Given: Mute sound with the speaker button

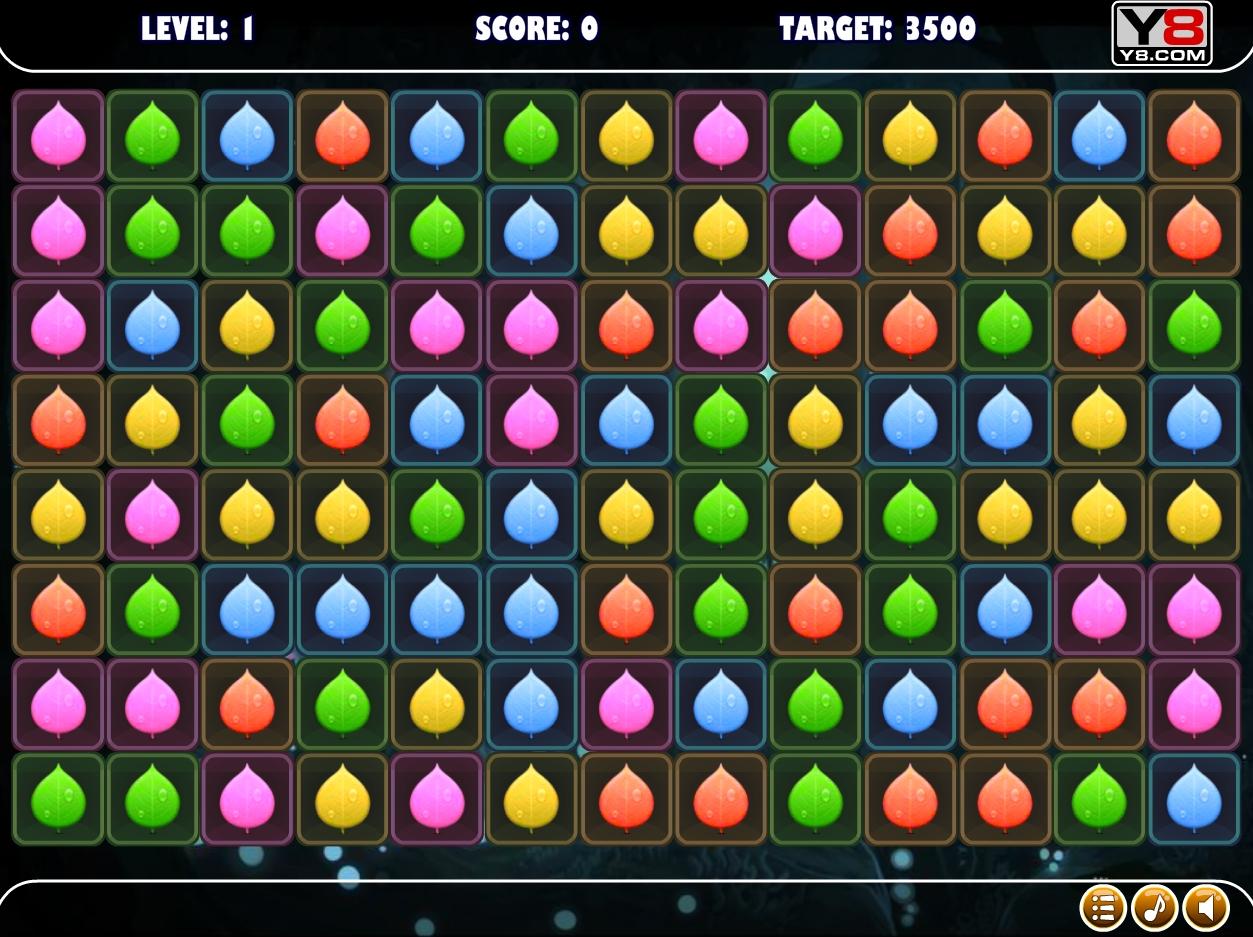Looking at the screenshot, I should [1206, 908].
